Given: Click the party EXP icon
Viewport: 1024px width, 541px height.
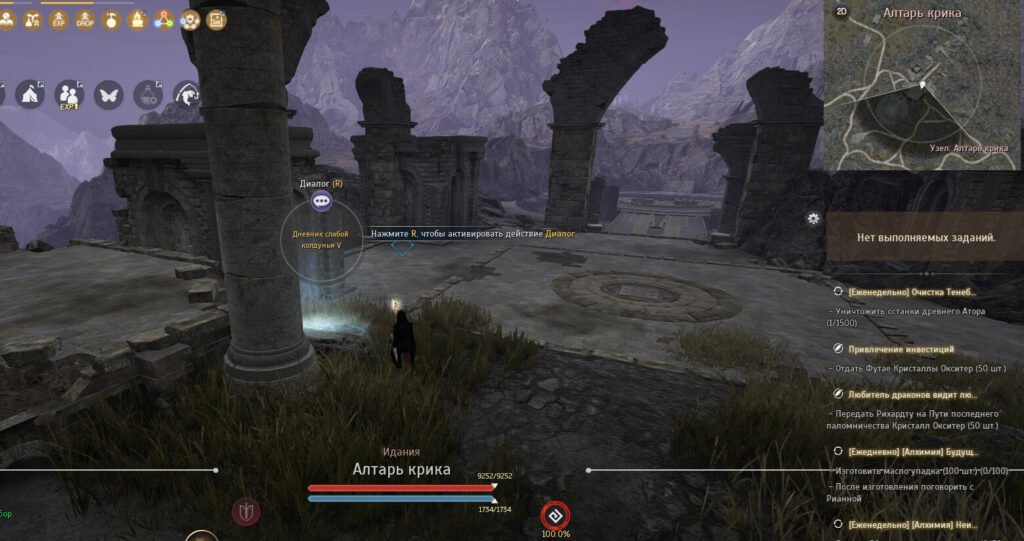Looking at the screenshot, I should coord(69,95).
